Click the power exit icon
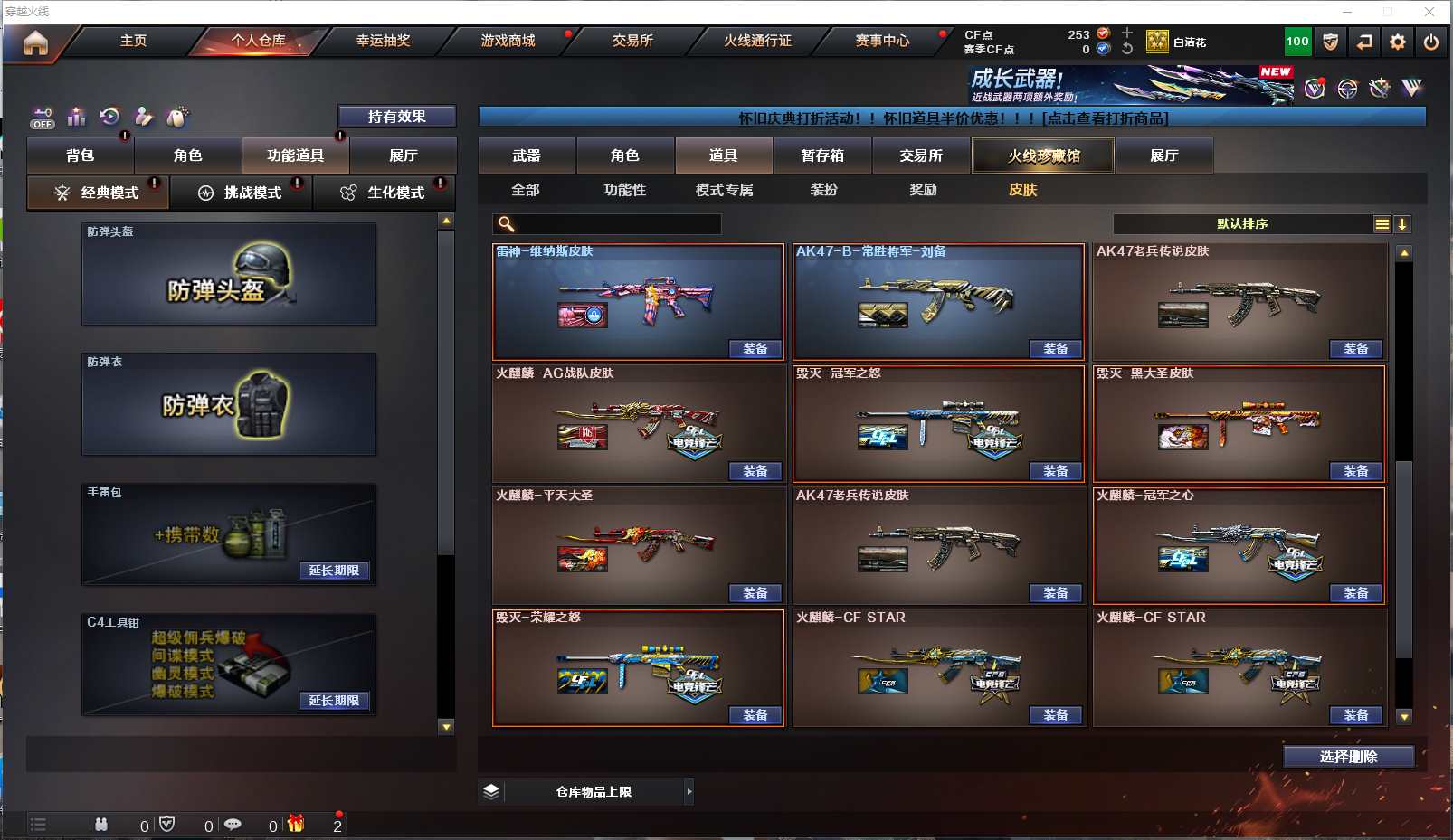 [1430, 42]
